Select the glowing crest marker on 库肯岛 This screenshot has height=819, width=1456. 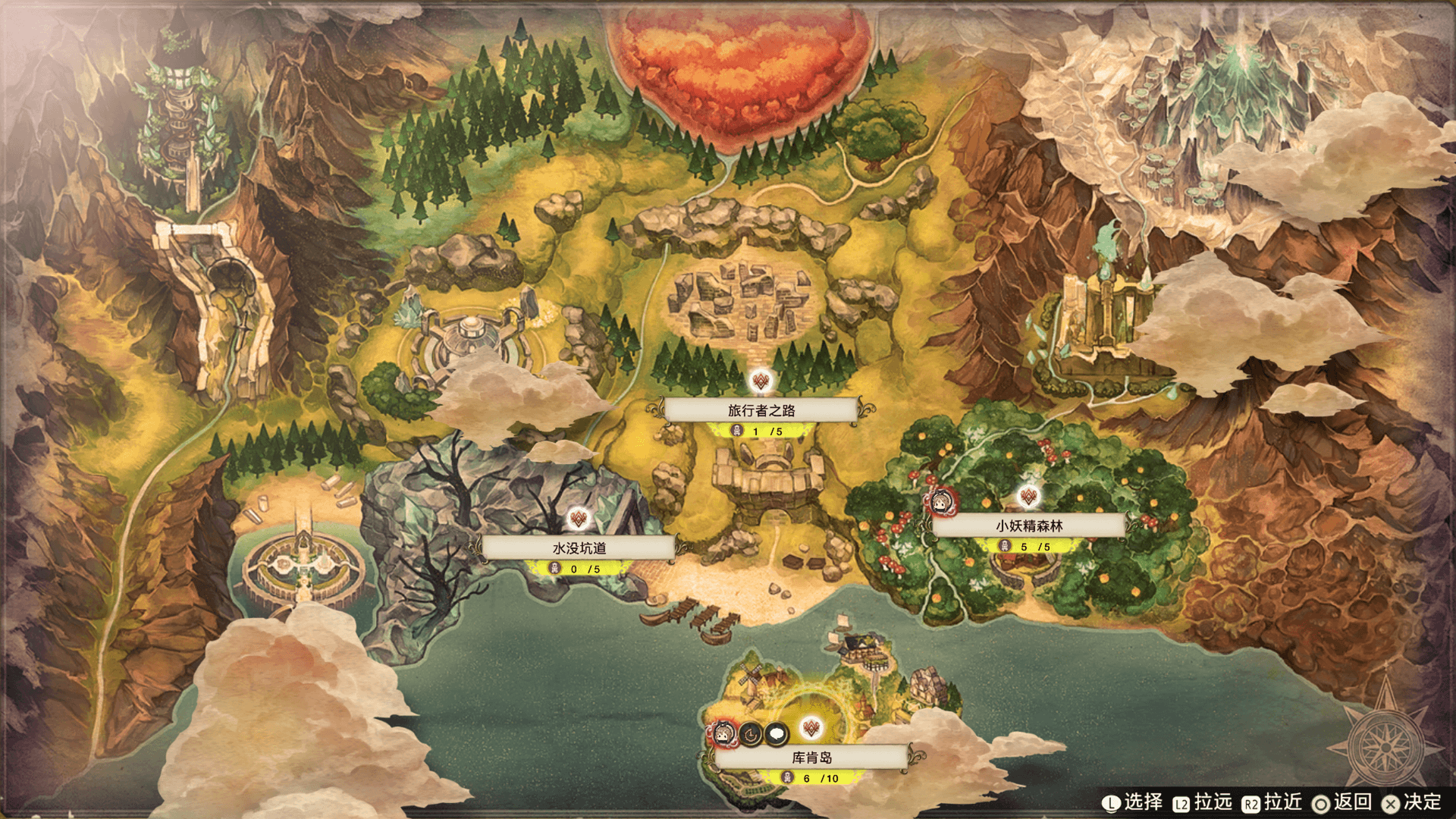811,728
